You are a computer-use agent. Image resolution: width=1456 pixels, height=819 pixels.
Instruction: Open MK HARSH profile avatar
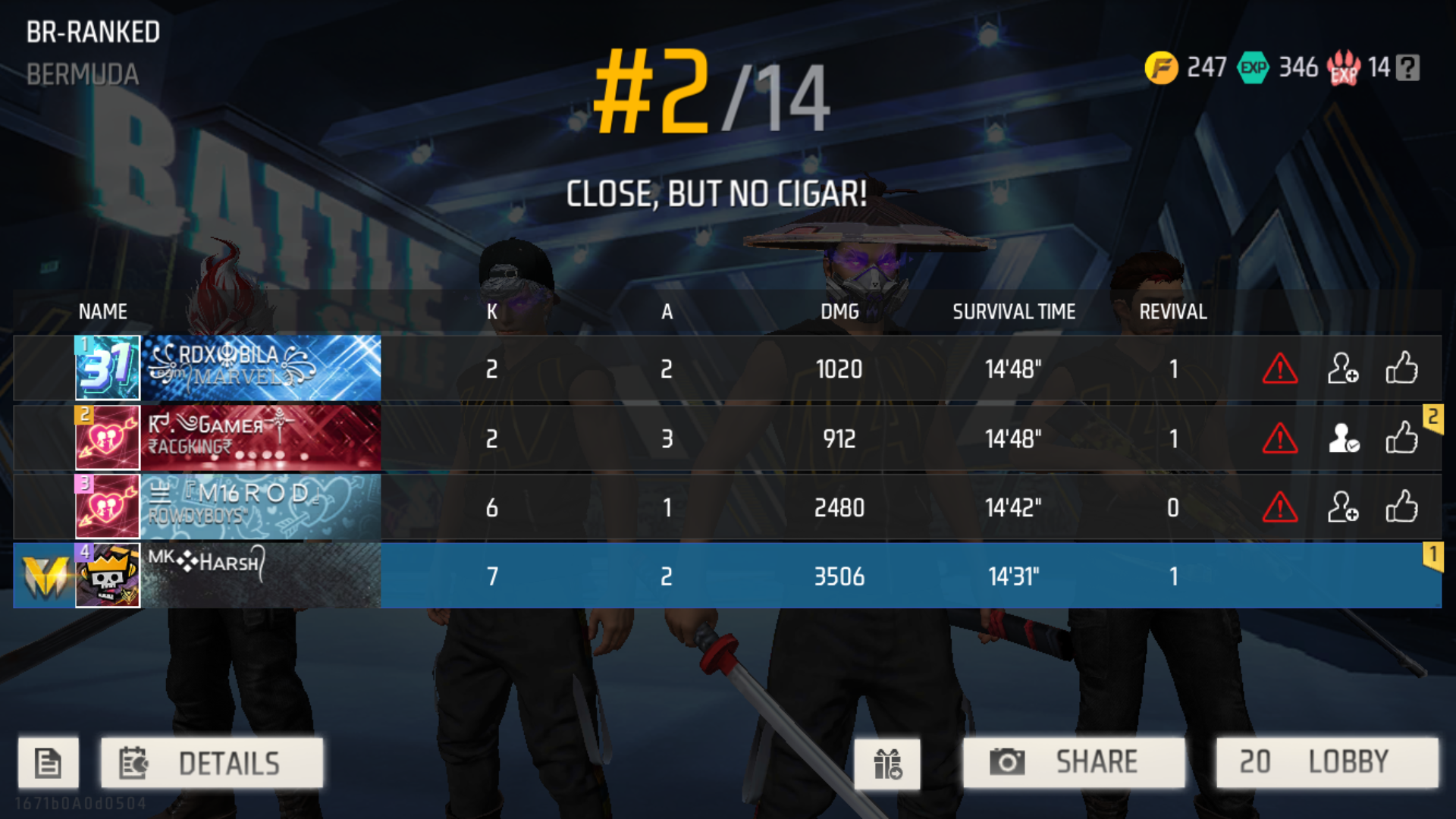pyautogui.click(x=107, y=576)
